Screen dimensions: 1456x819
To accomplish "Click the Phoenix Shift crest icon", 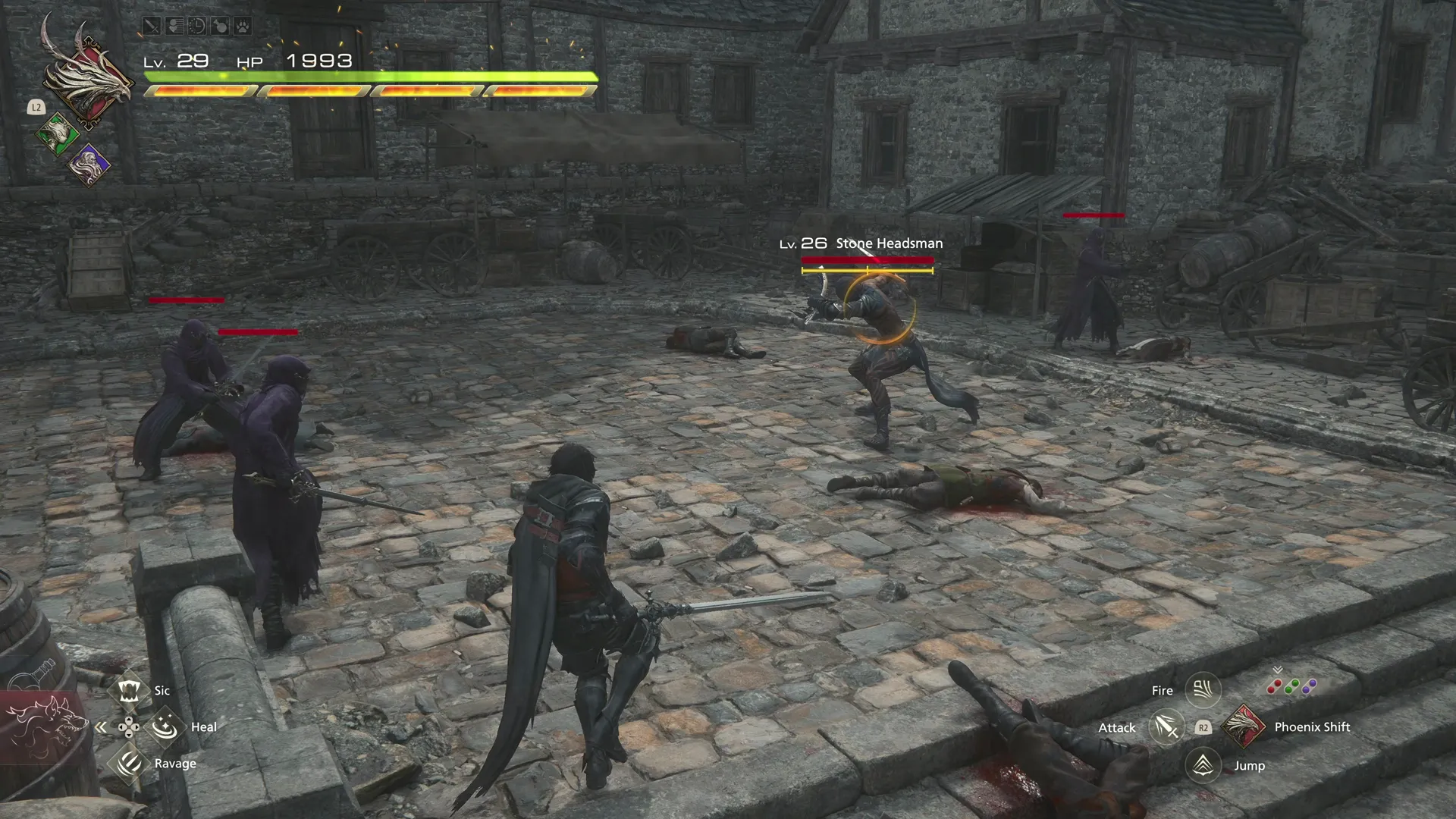I will click(1242, 726).
